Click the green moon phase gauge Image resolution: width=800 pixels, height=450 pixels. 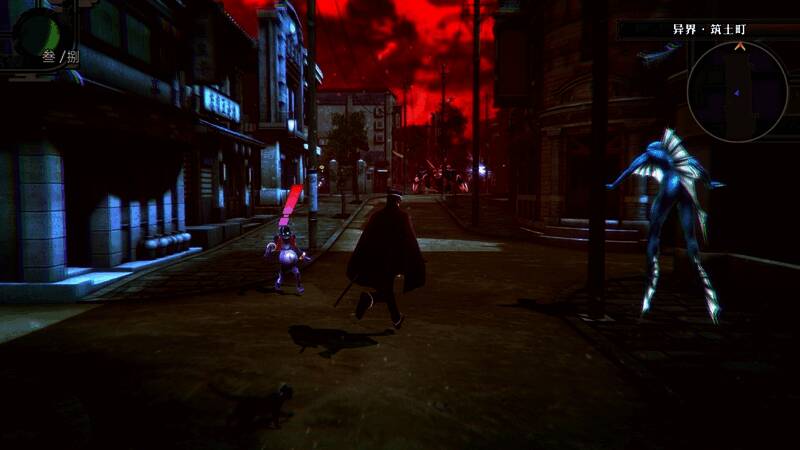point(36,31)
